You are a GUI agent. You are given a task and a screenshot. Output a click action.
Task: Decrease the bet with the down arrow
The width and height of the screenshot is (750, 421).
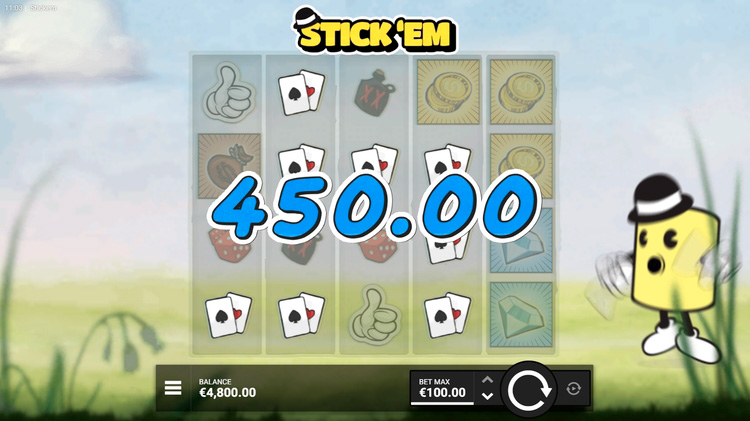[487, 397]
